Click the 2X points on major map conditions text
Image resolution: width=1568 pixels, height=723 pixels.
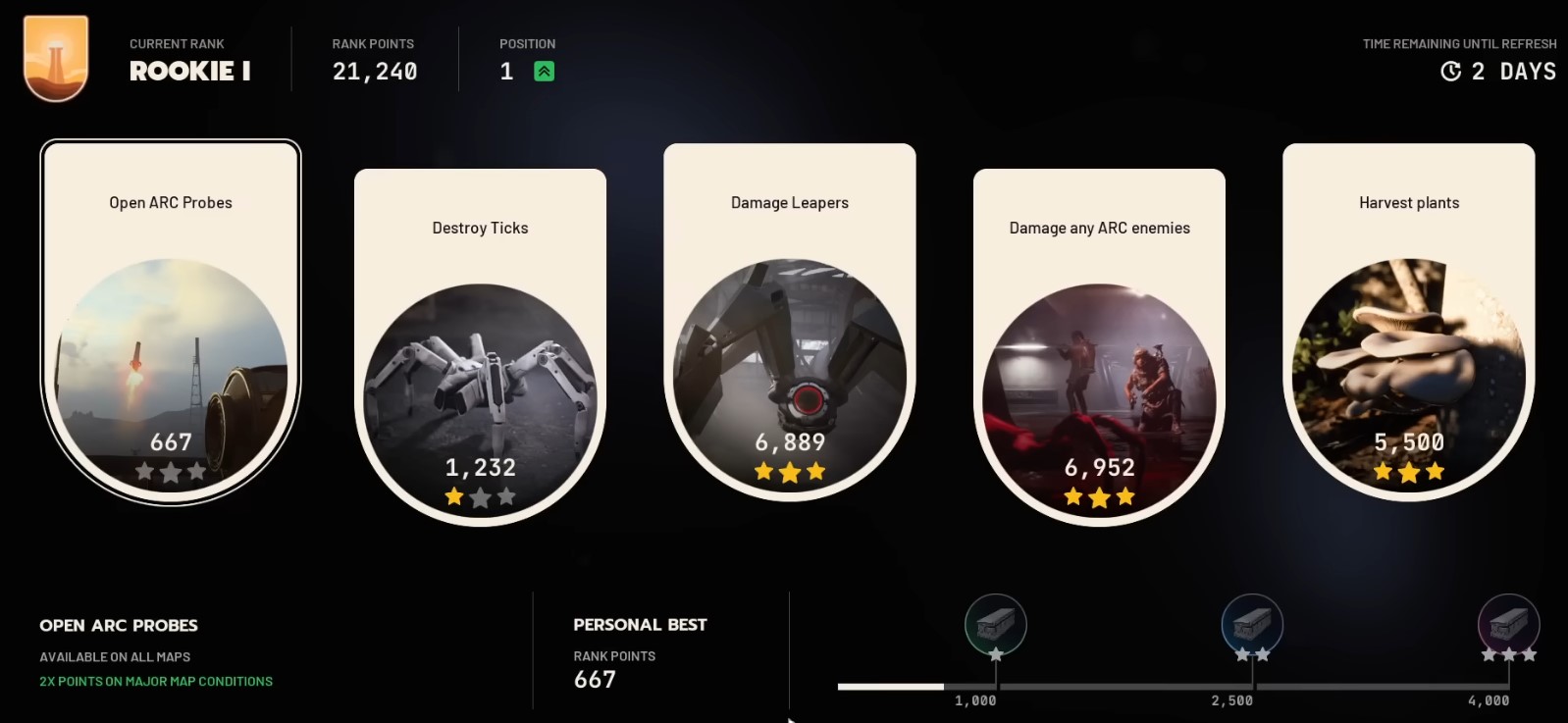click(x=155, y=680)
